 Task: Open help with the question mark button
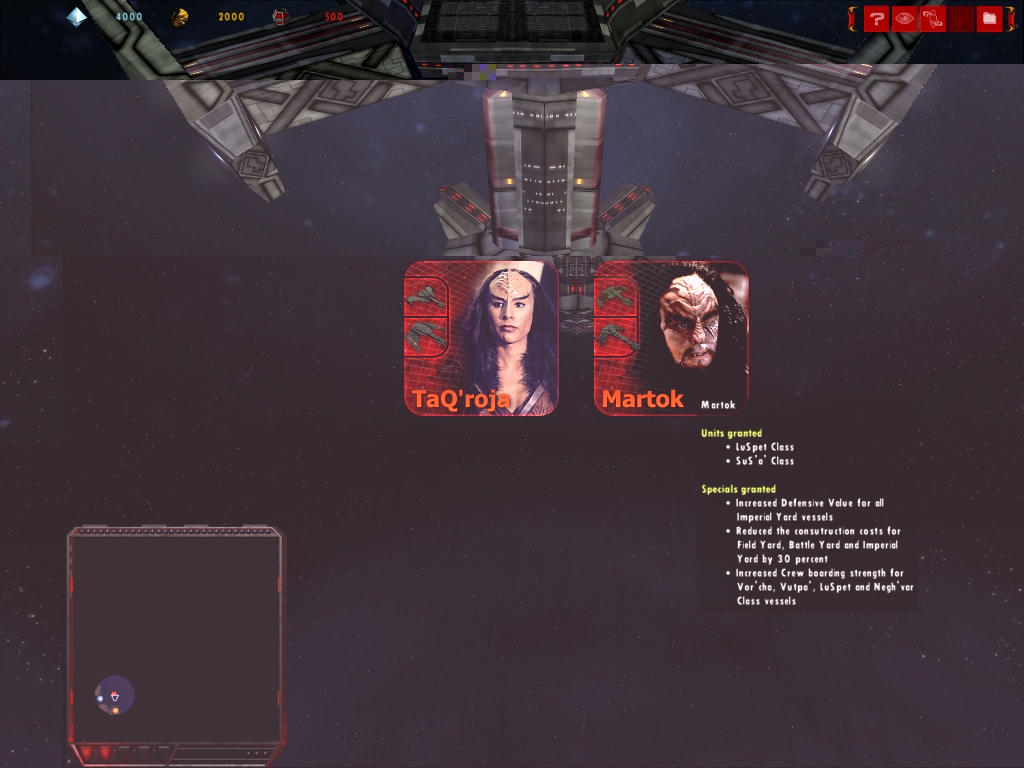(876, 18)
